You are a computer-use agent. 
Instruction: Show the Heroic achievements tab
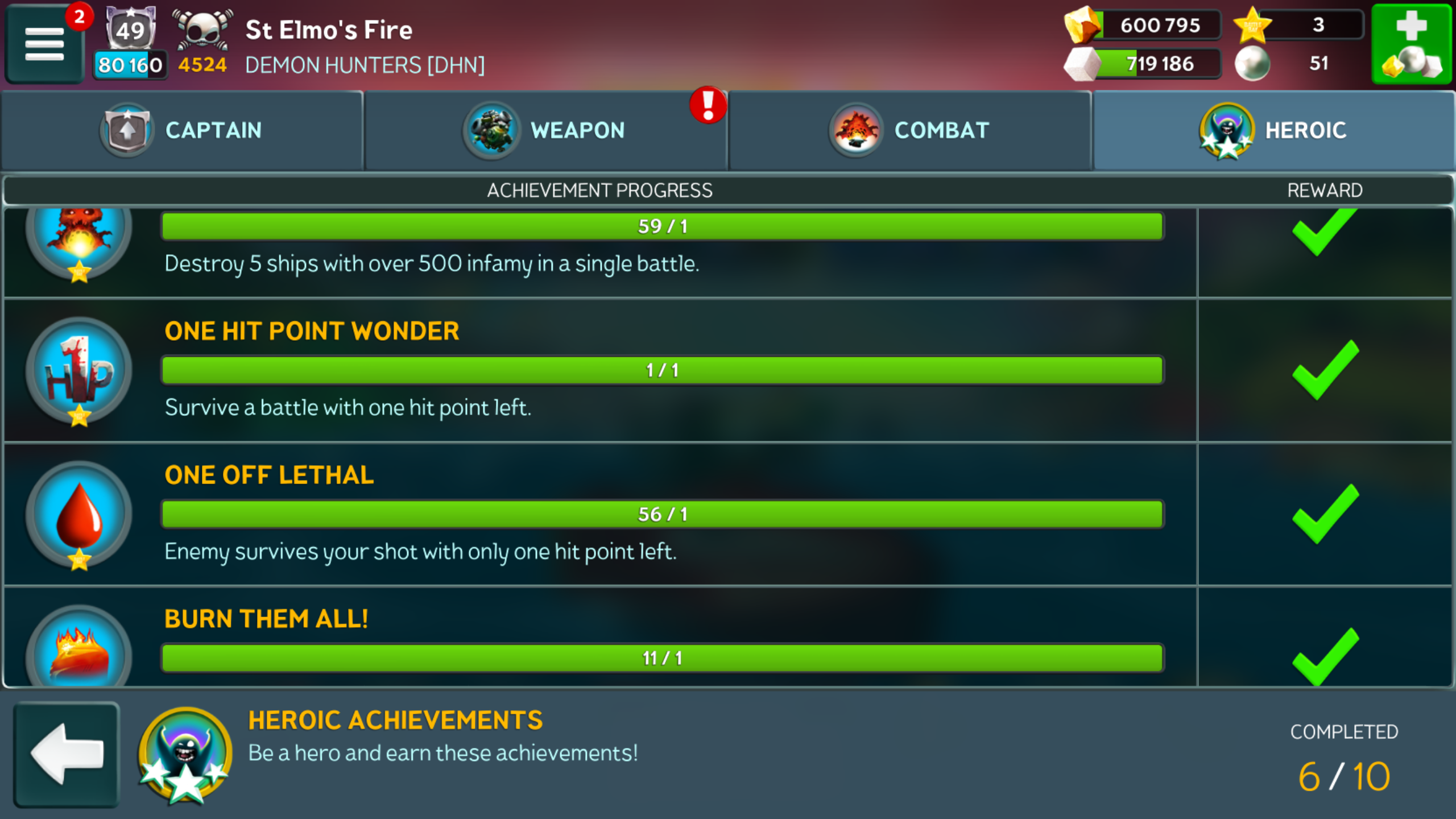pos(1274,130)
